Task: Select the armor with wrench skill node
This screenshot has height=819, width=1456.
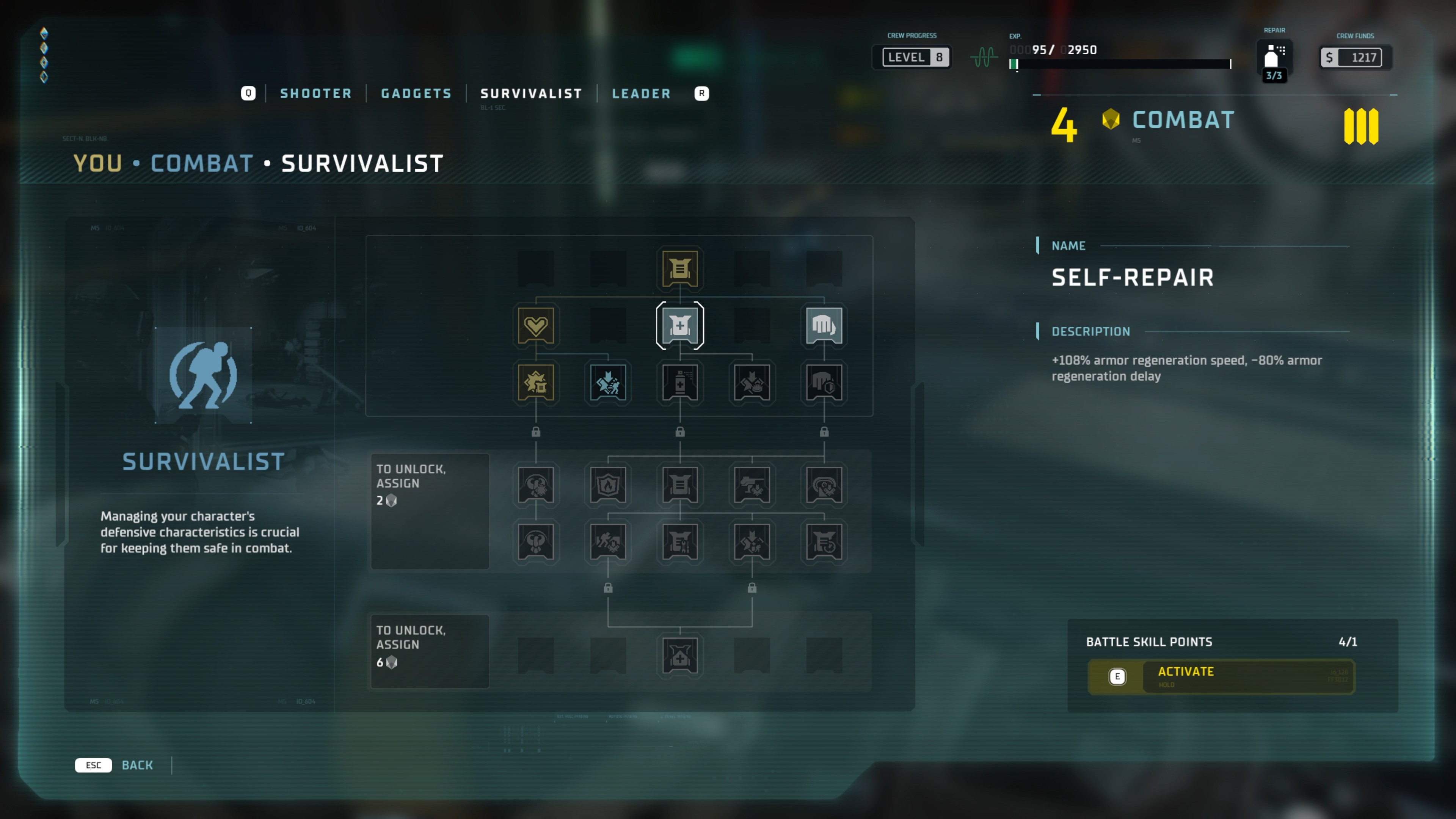Action: coord(679,541)
